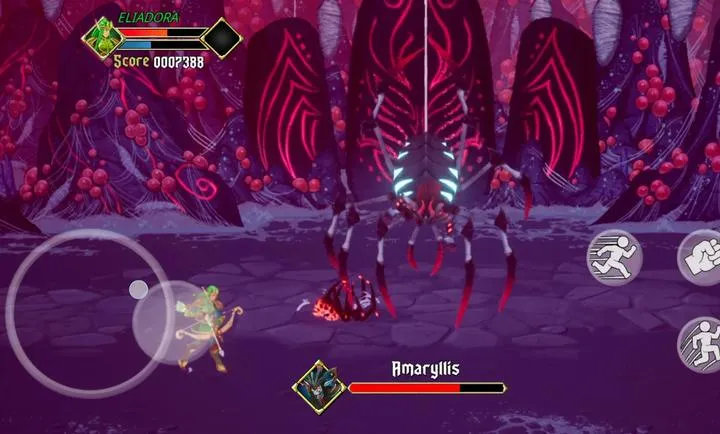Click the Amaryllis boss portrait
This screenshot has height=434, width=720.
point(319,387)
